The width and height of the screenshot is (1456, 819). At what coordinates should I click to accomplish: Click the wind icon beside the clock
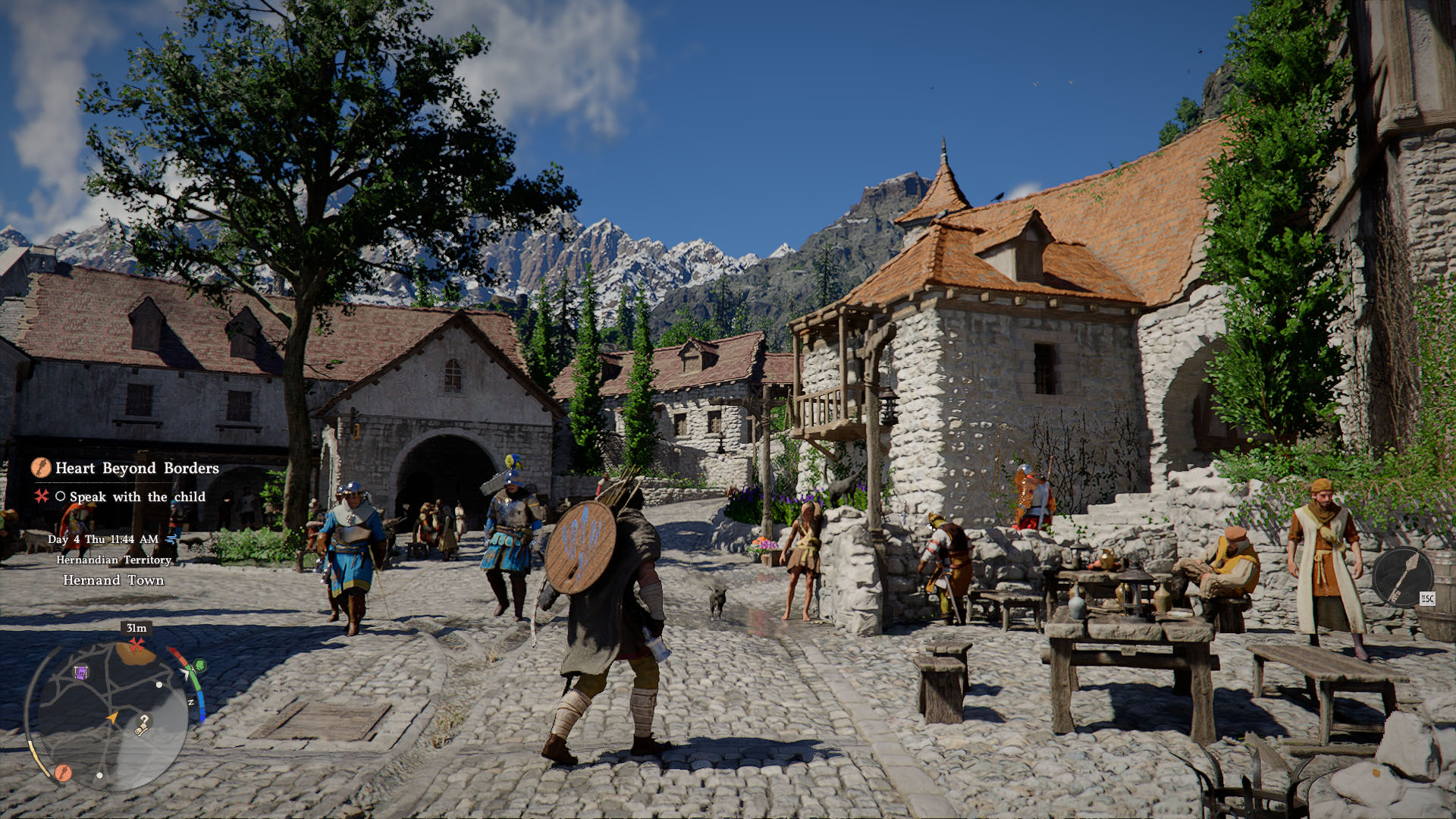[171, 539]
